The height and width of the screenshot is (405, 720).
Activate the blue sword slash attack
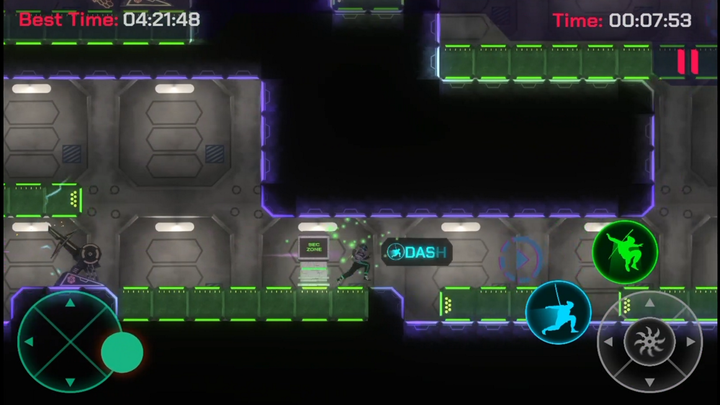coord(558,312)
